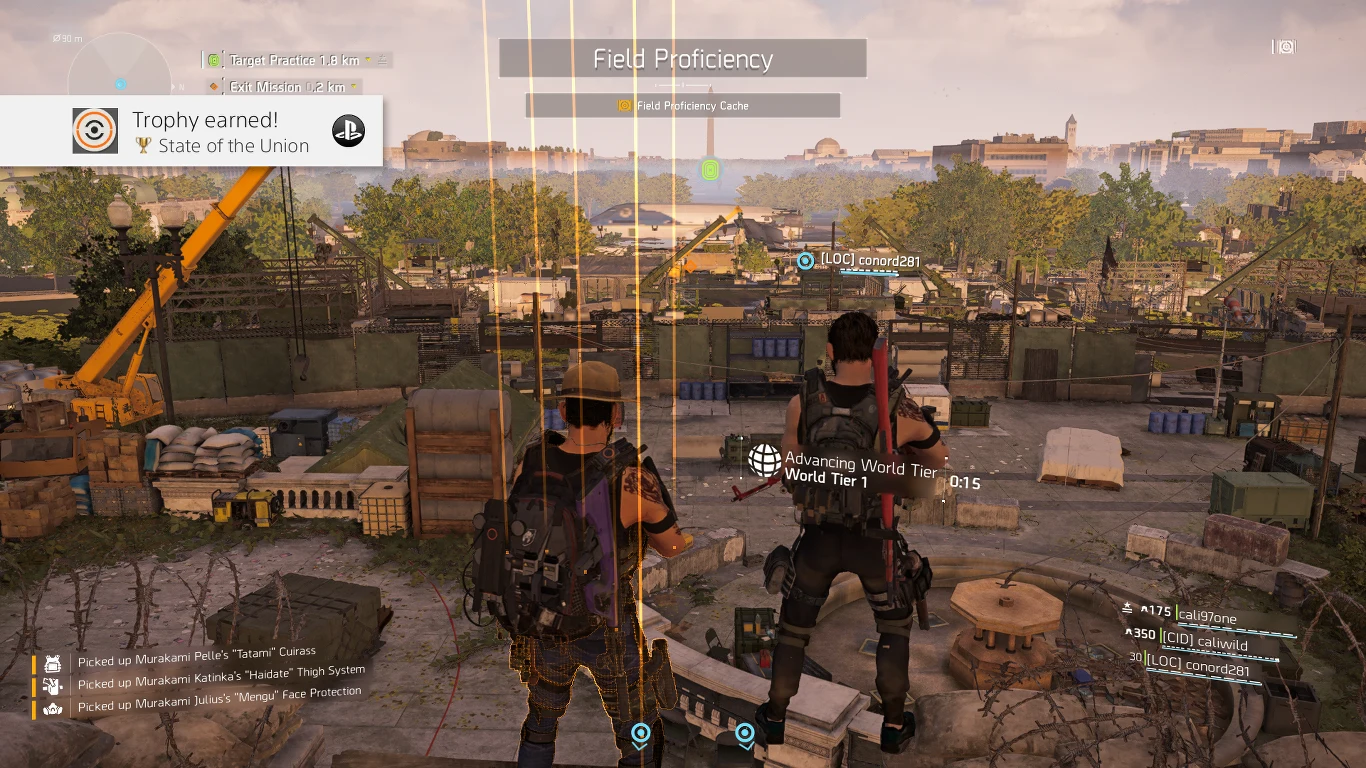The image size is (1366, 768).
Task: Select the Target Practice objective icon
Action: point(213,60)
